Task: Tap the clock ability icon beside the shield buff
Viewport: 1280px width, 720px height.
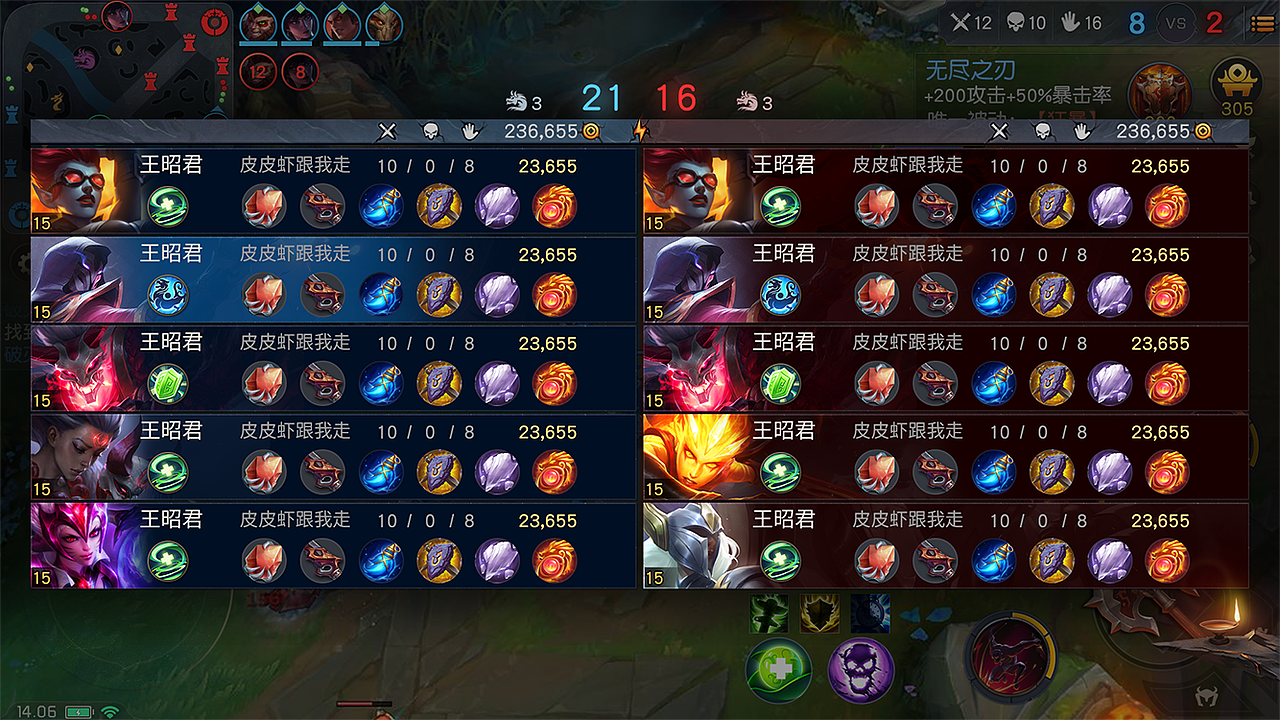Action: (x=869, y=613)
